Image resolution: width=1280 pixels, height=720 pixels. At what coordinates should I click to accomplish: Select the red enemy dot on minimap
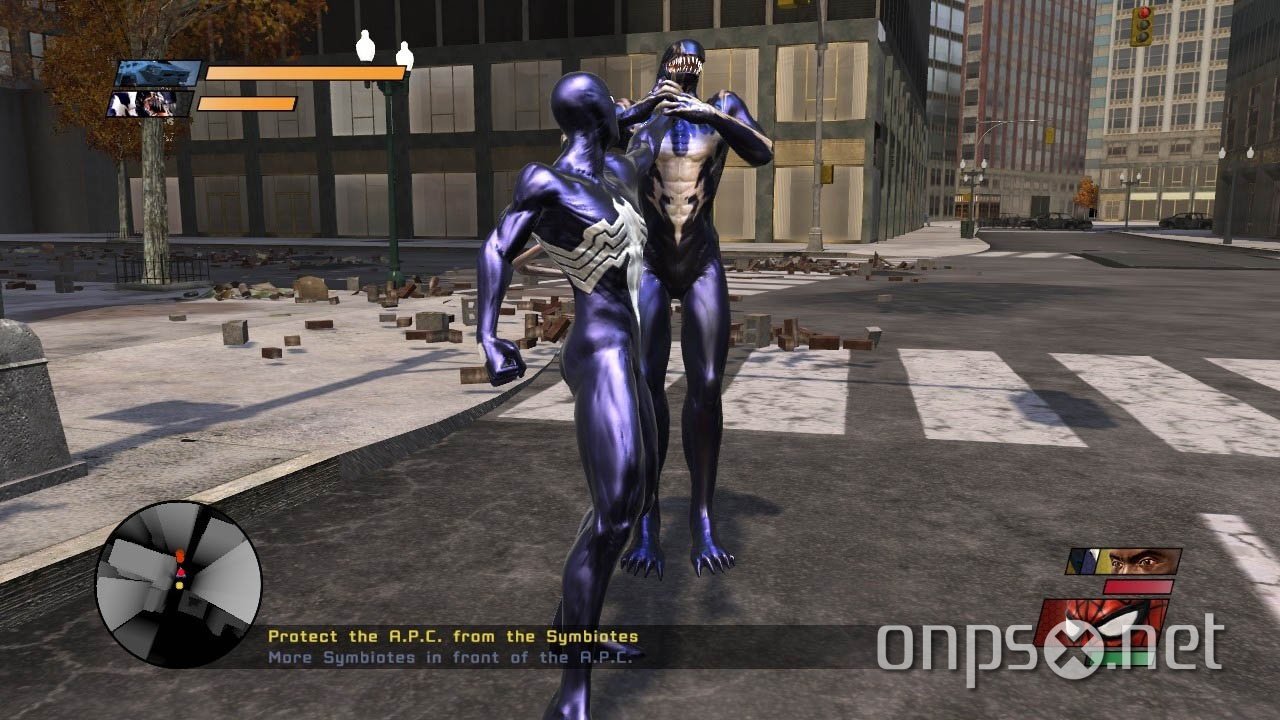pyautogui.click(x=180, y=553)
